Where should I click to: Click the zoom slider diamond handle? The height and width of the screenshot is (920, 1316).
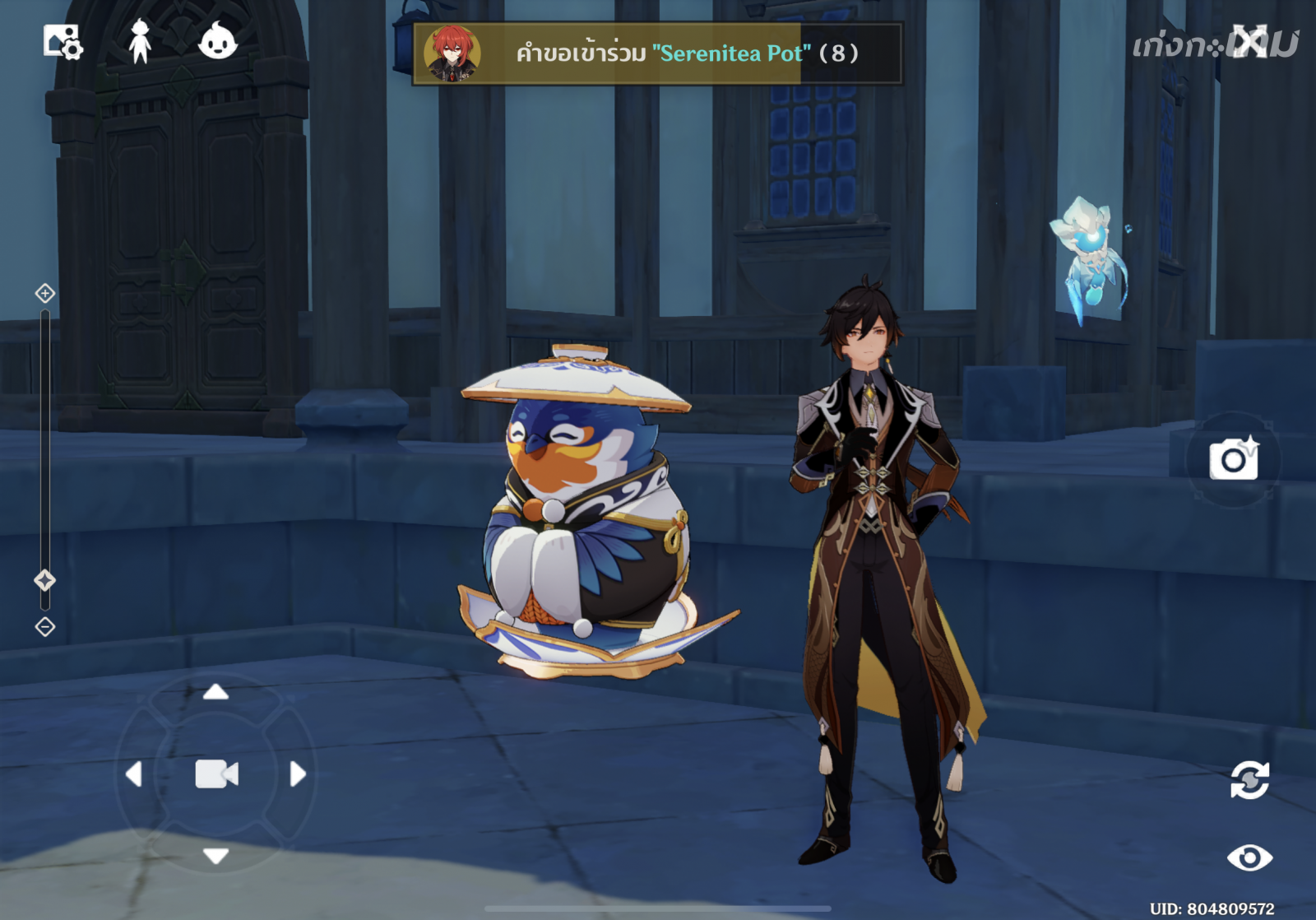(45, 580)
